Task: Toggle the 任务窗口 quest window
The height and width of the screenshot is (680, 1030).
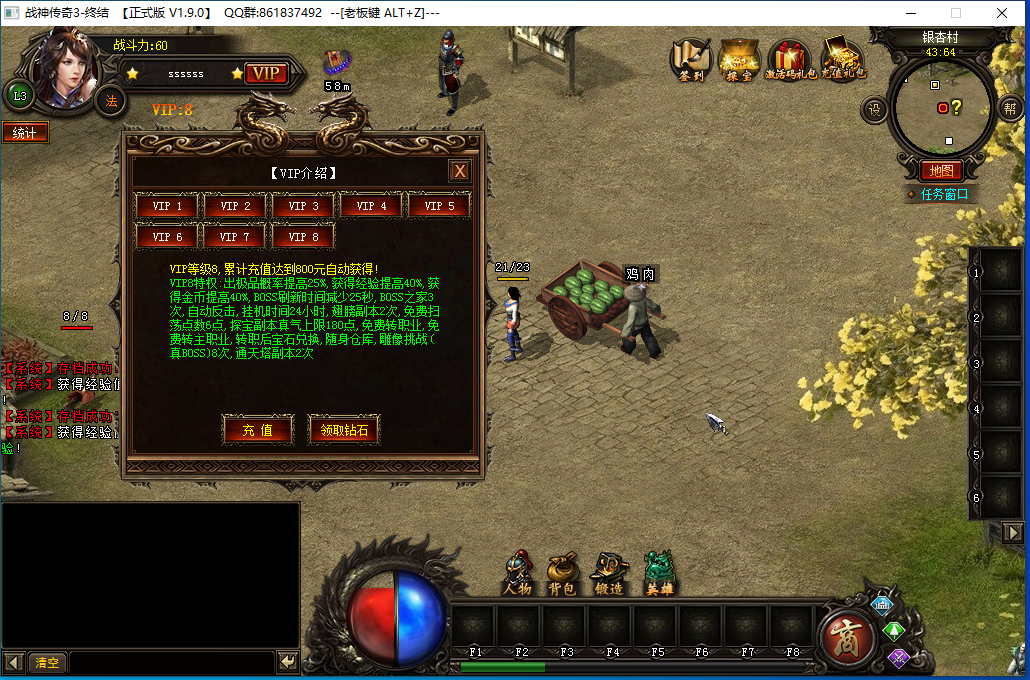Action: [940, 194]
